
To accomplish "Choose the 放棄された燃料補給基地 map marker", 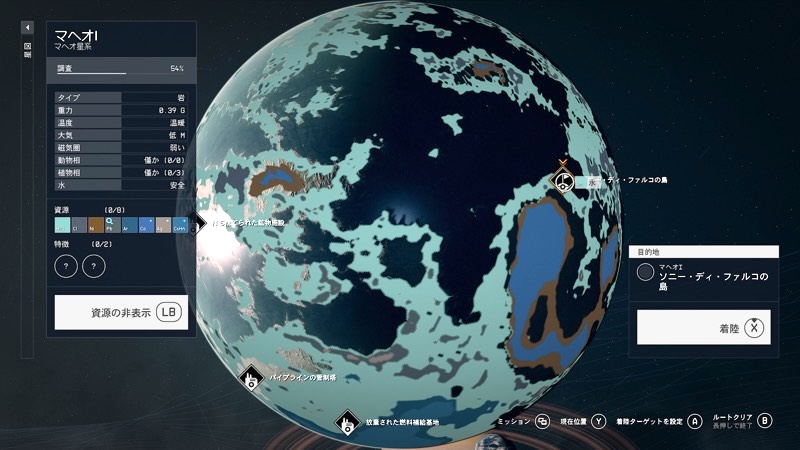I will [x=346, y=423].
